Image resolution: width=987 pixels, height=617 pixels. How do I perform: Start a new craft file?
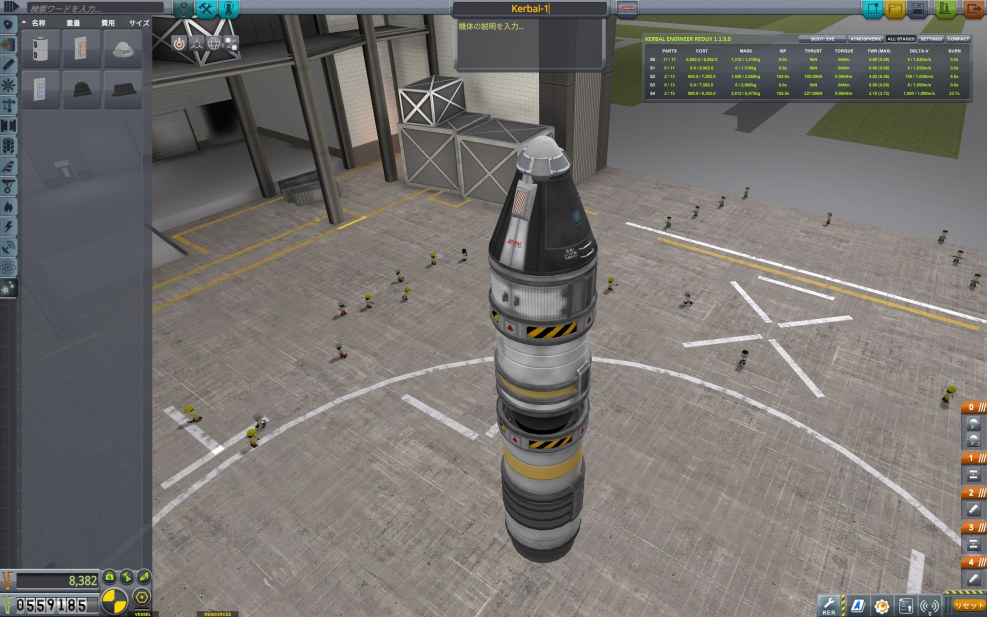tap(871, 9)
